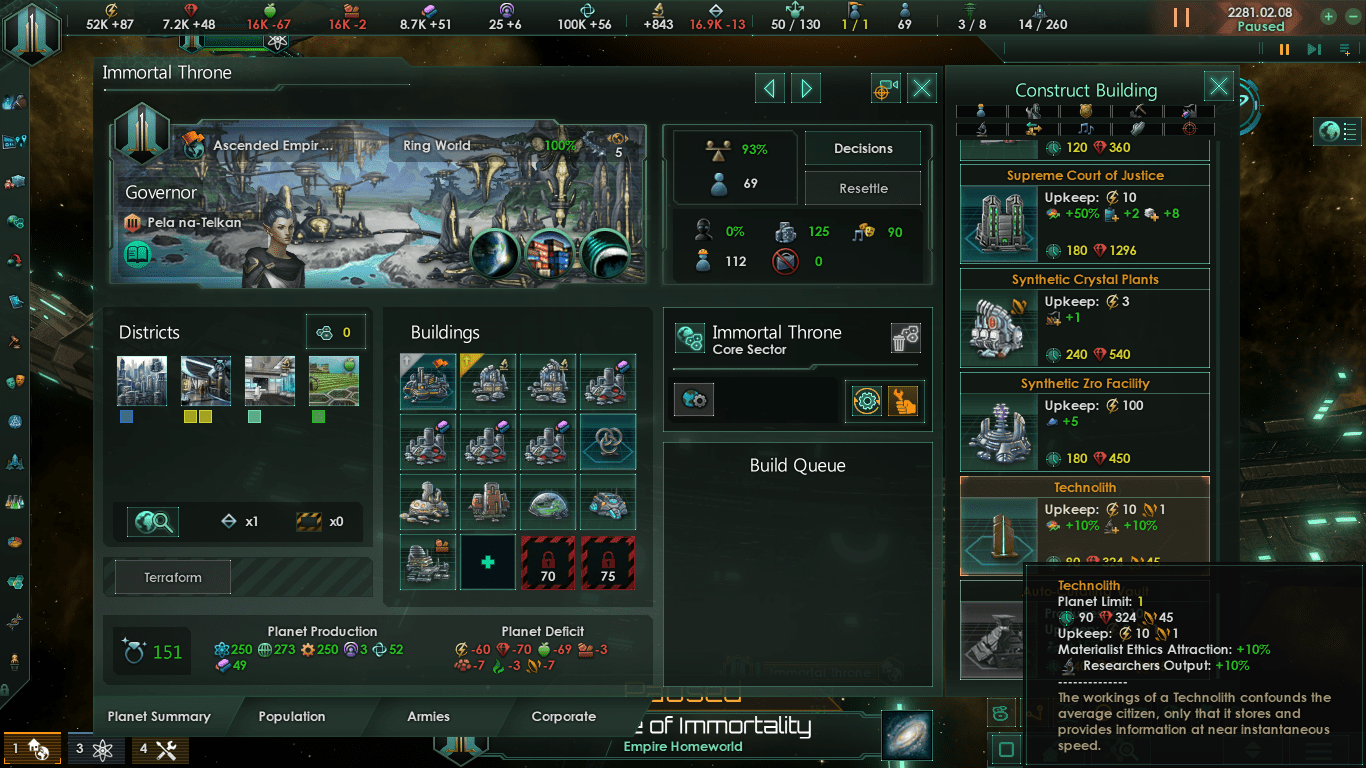Toggle the game pause button
1366x768 pixels.
(1181, 18)
